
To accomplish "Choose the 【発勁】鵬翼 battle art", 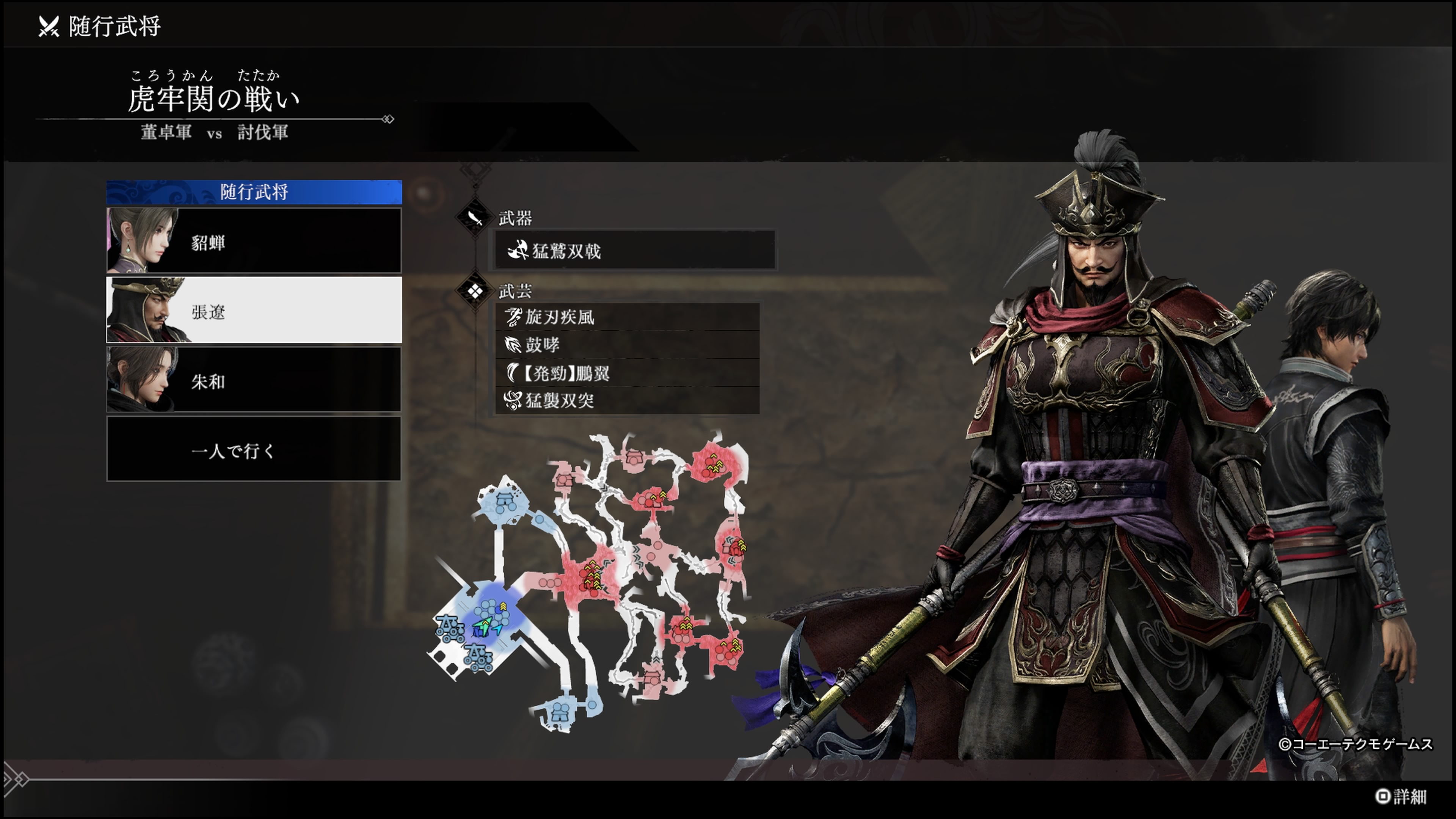I will tap(627, 373).
